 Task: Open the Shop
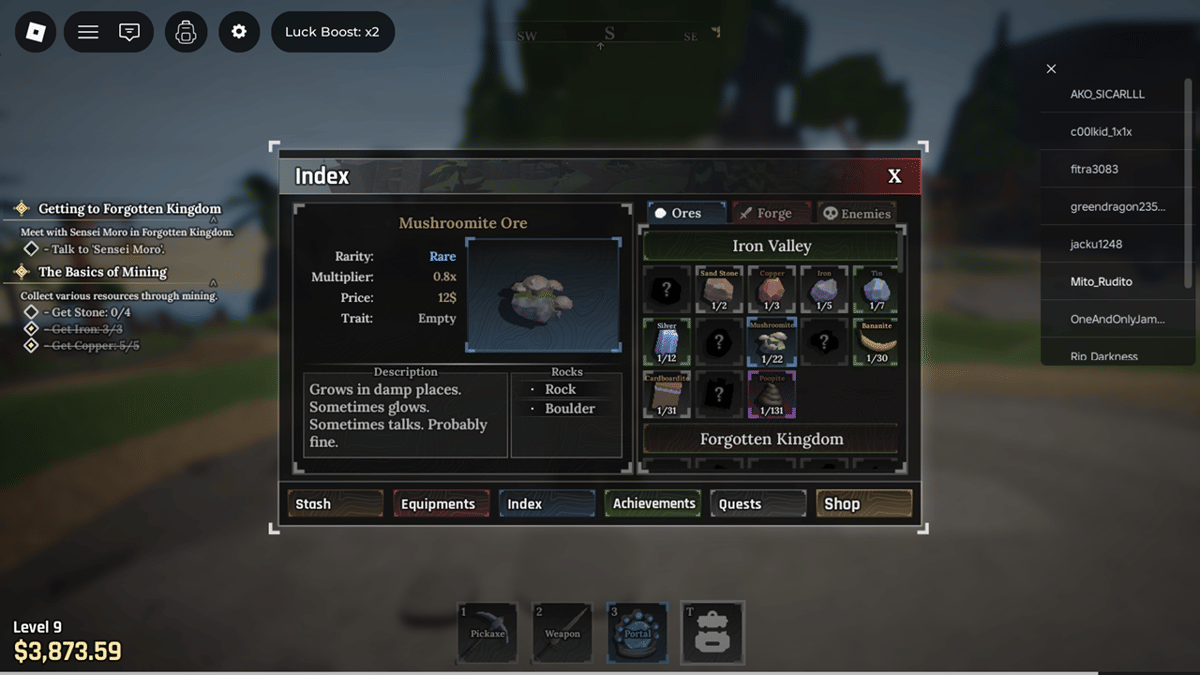coord(863,504)
